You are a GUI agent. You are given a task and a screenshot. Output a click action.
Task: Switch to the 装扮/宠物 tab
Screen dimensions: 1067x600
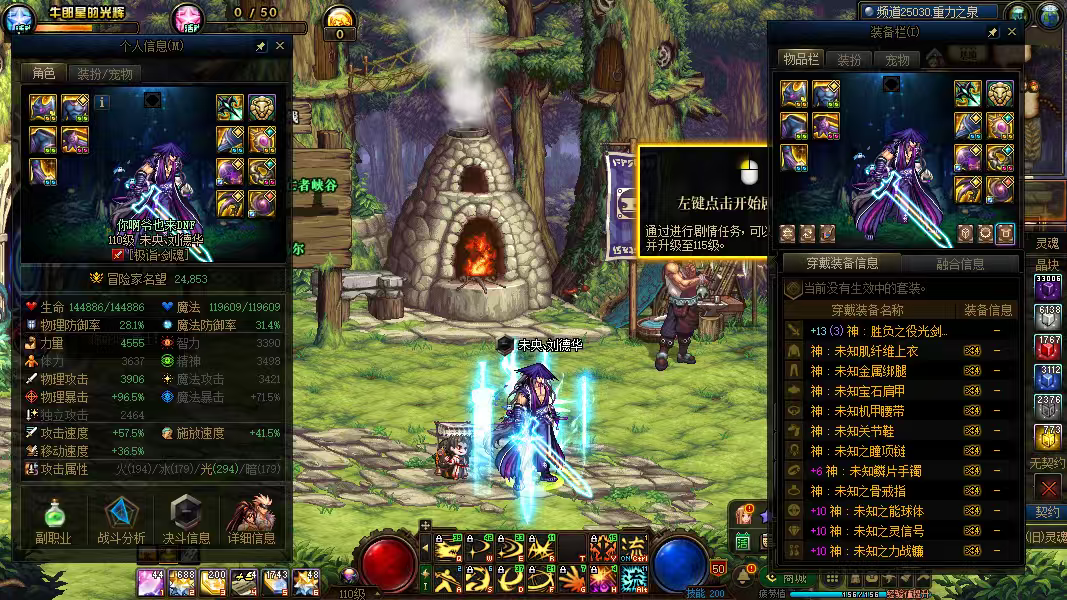(104, 73)
